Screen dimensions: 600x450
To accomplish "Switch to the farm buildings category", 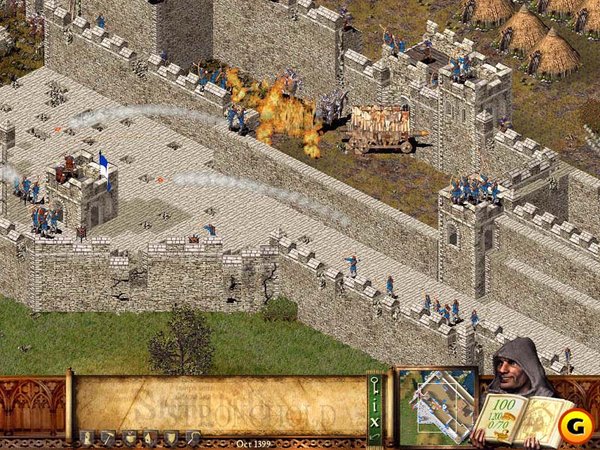I will click(129, 437).
